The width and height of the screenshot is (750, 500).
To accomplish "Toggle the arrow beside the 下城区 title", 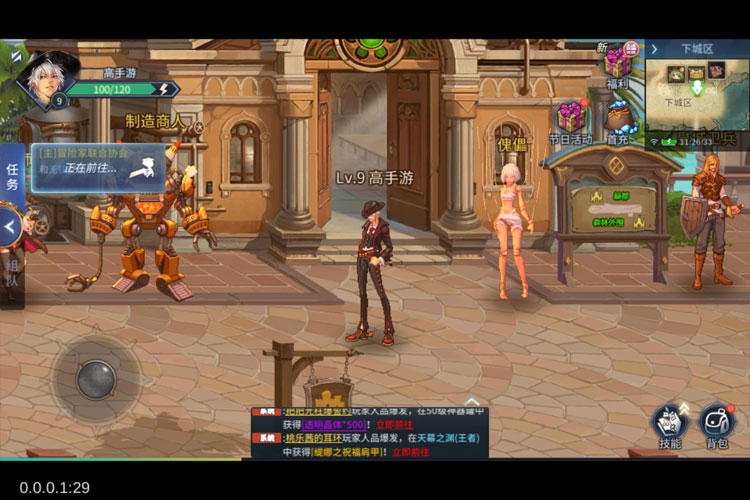I will click(654, 48).
